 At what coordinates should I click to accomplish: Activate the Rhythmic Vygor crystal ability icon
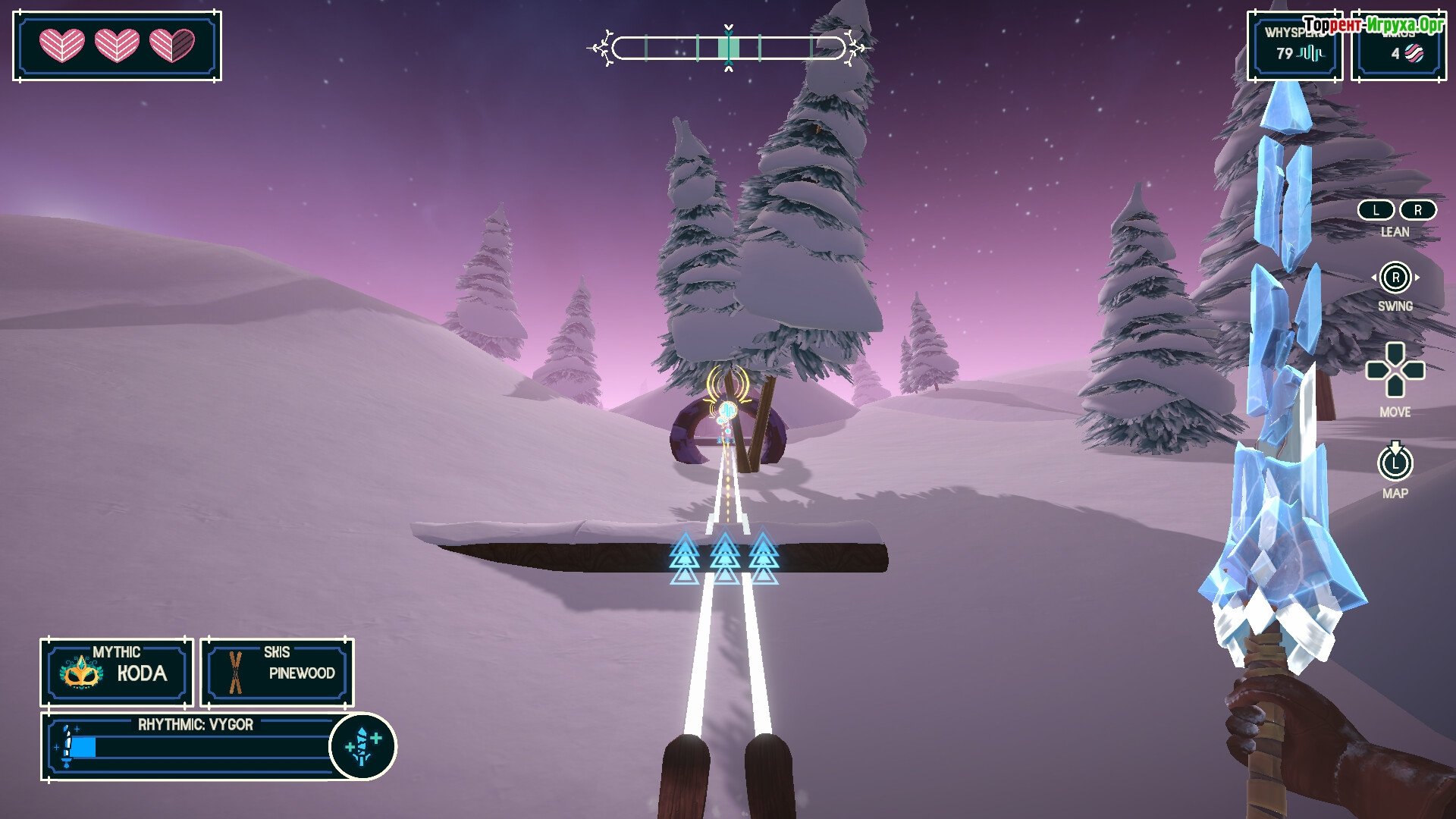[362, 746]
